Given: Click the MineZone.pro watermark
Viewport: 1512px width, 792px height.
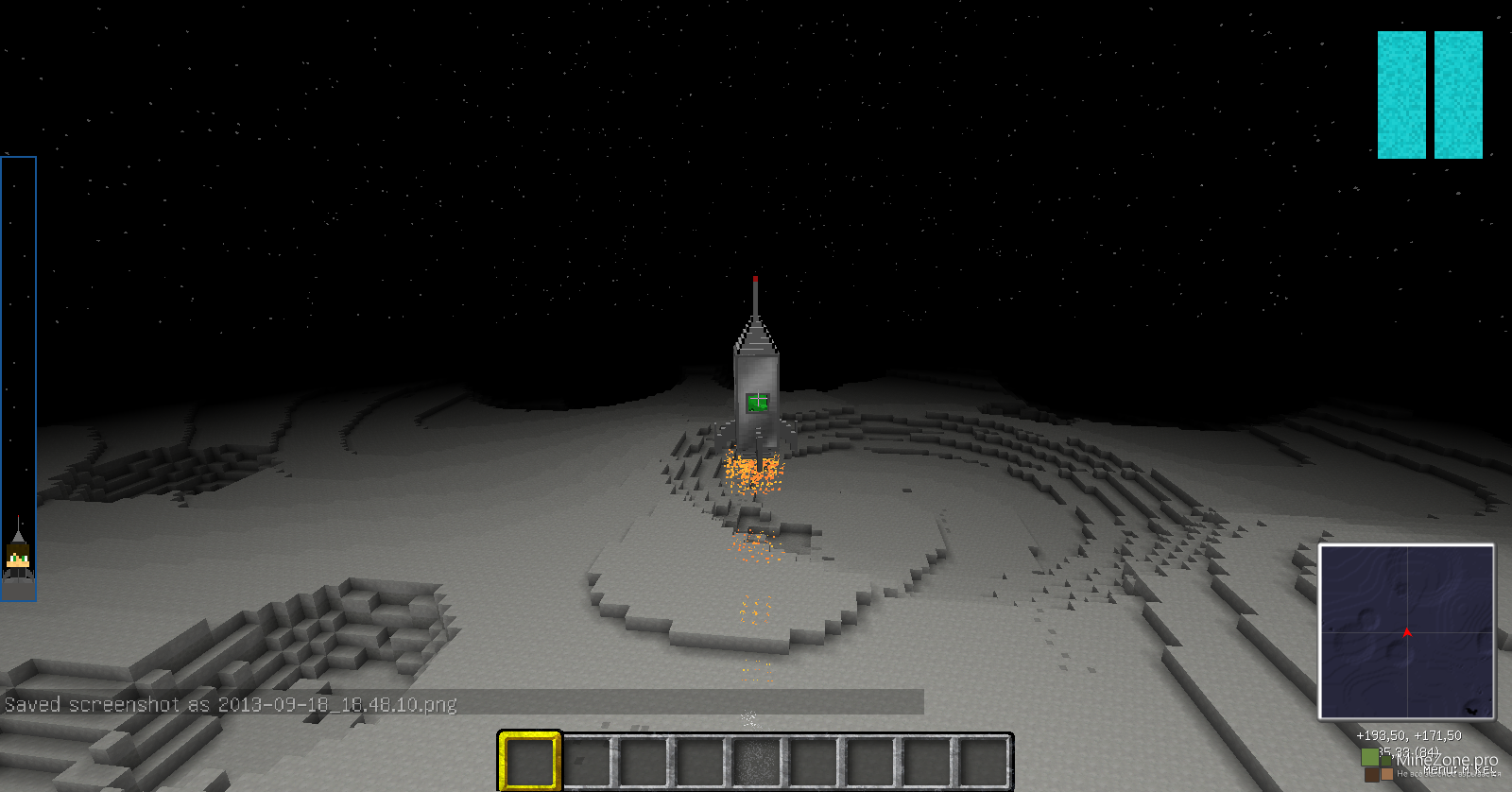Looking at the screenshot, I should [x=1447, y=760].
